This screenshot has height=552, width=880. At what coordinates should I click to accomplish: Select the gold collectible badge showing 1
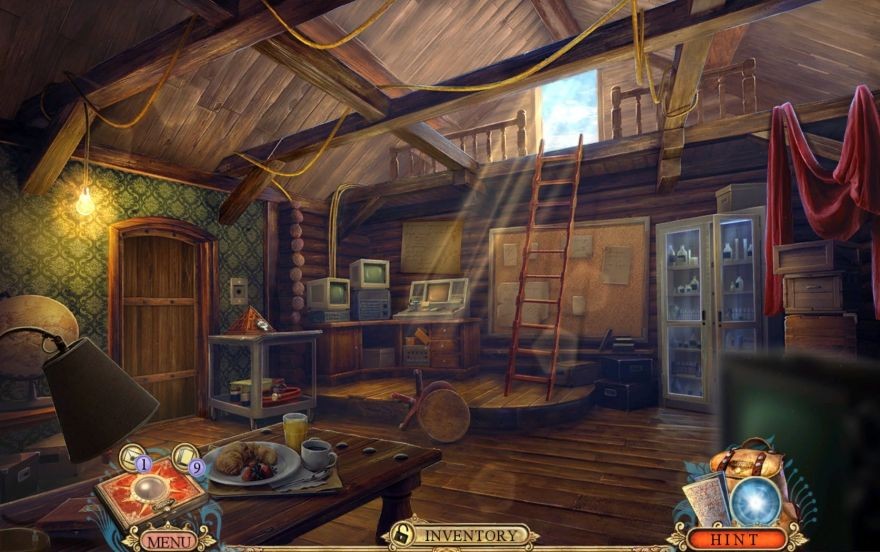pyautogui.click(x=135, y=459)
